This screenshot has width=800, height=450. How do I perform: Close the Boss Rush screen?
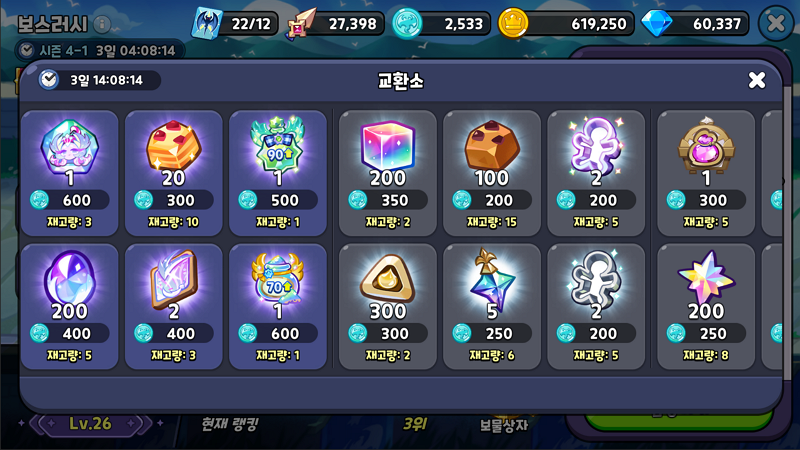tap(775, 22)
